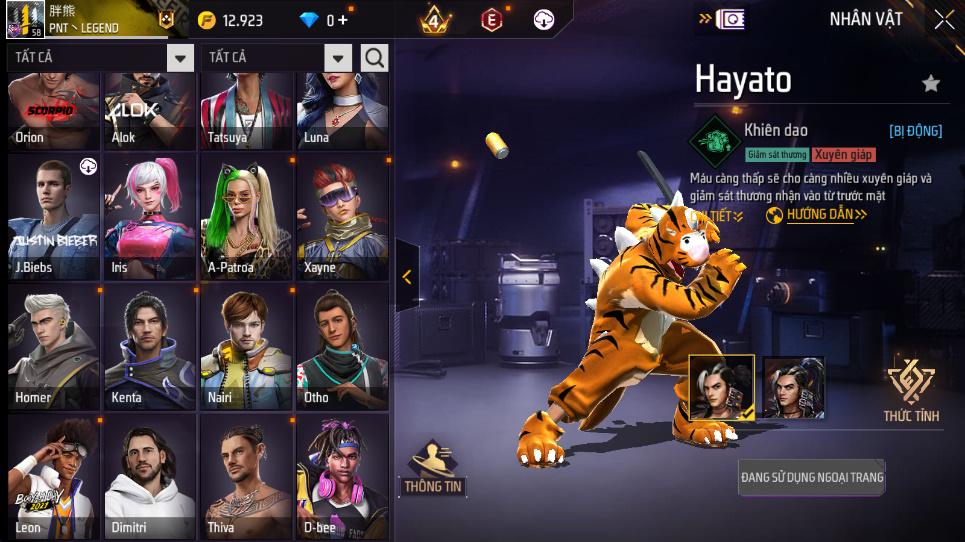Pick the Iris character tile

point(150,216)
